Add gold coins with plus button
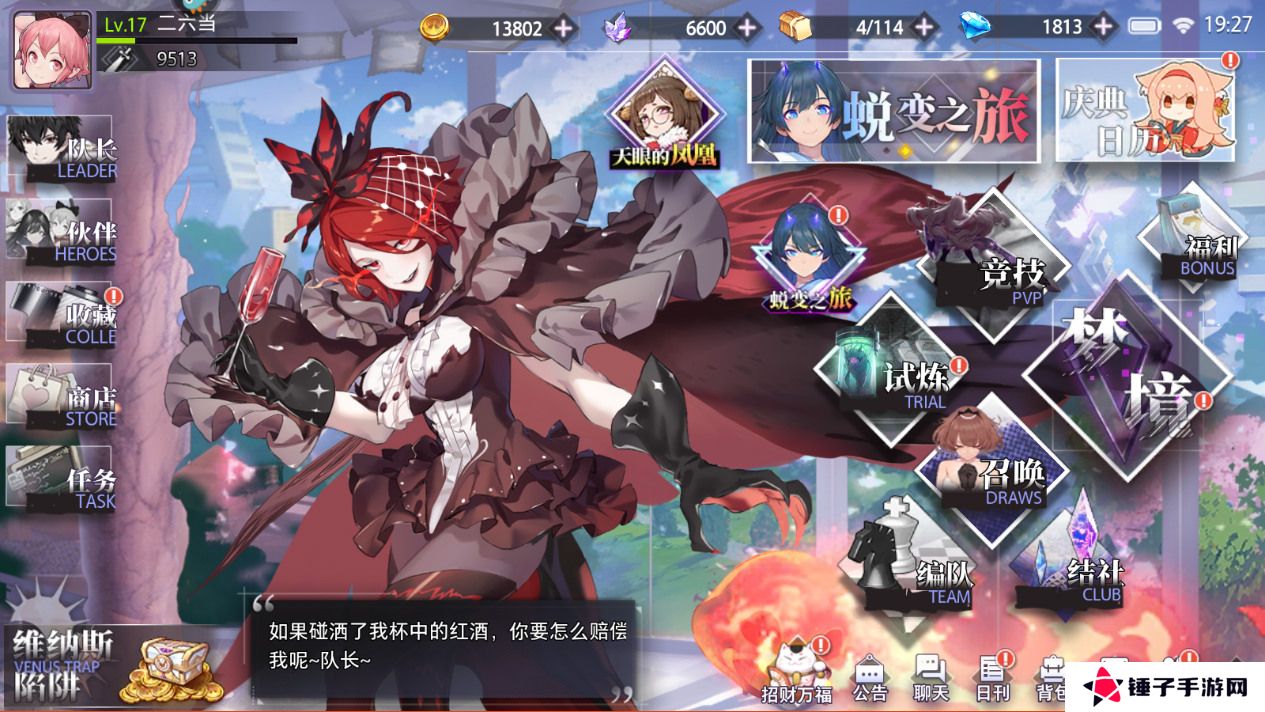The image size is (1265, 712). (564, 28)
